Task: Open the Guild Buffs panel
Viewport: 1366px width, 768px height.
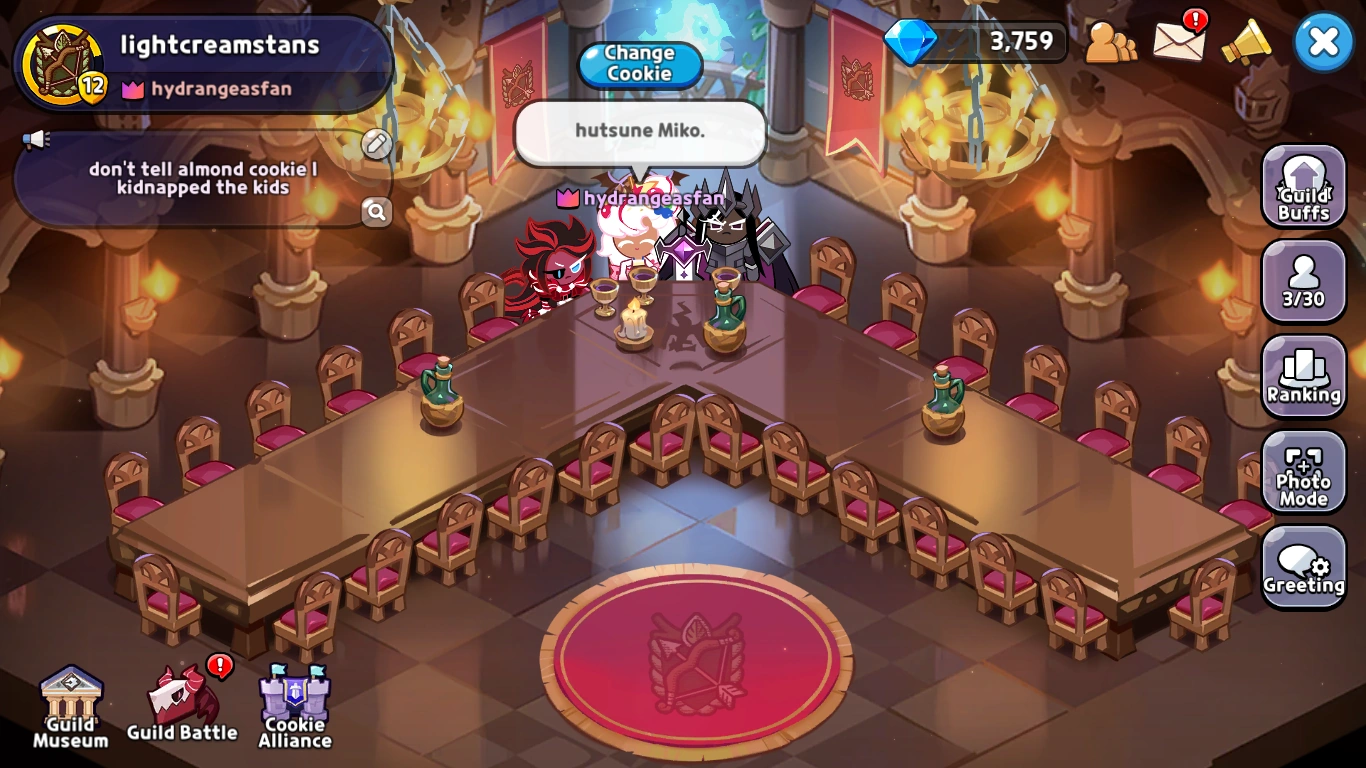Action: (1303, 186)
